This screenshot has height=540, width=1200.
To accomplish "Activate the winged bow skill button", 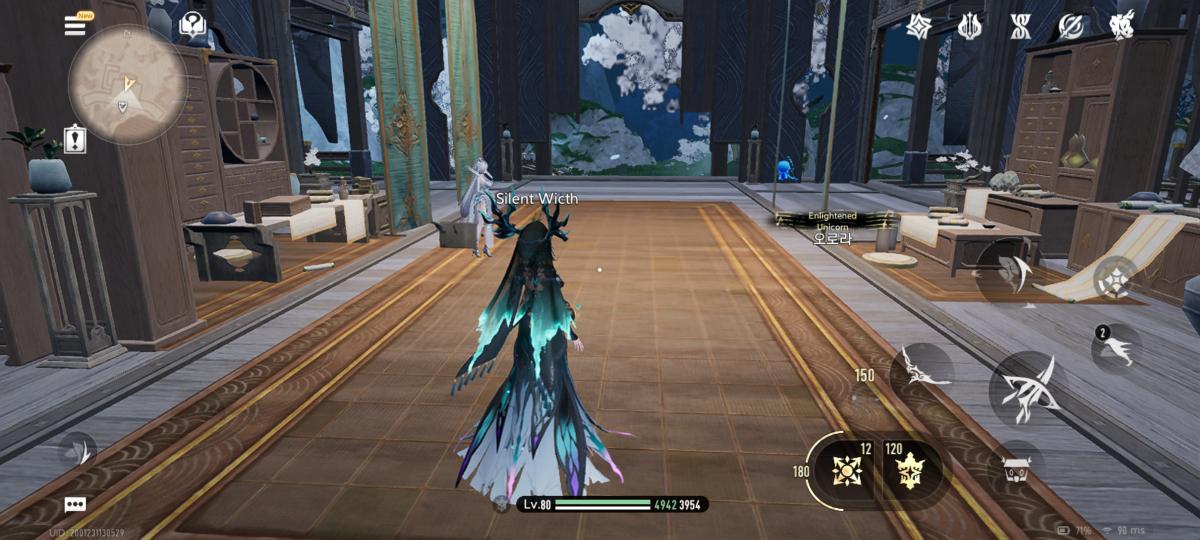I will [x=920, y=370].
